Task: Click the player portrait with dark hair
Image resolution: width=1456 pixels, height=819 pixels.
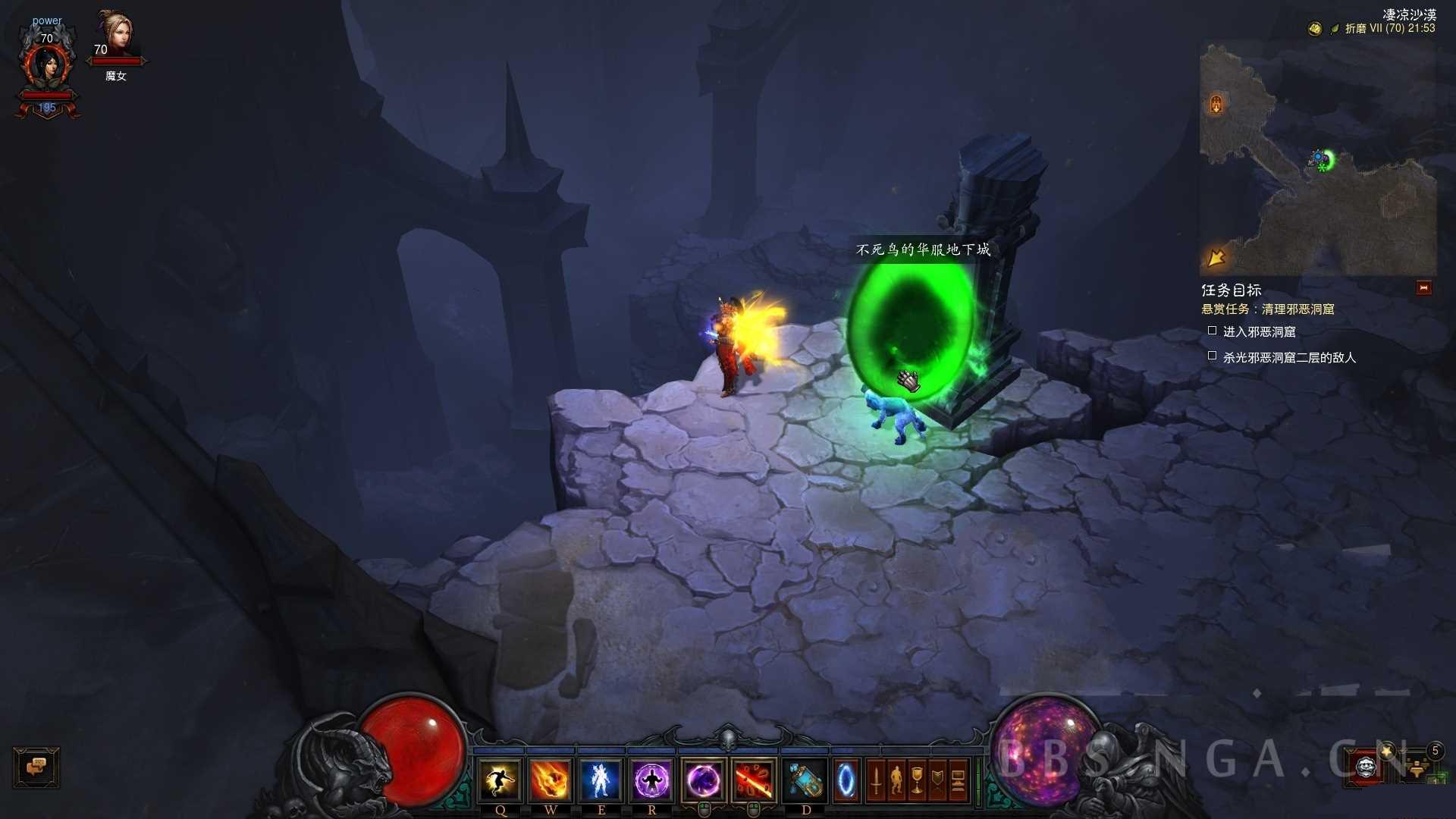Action: (x=47, y=67)
